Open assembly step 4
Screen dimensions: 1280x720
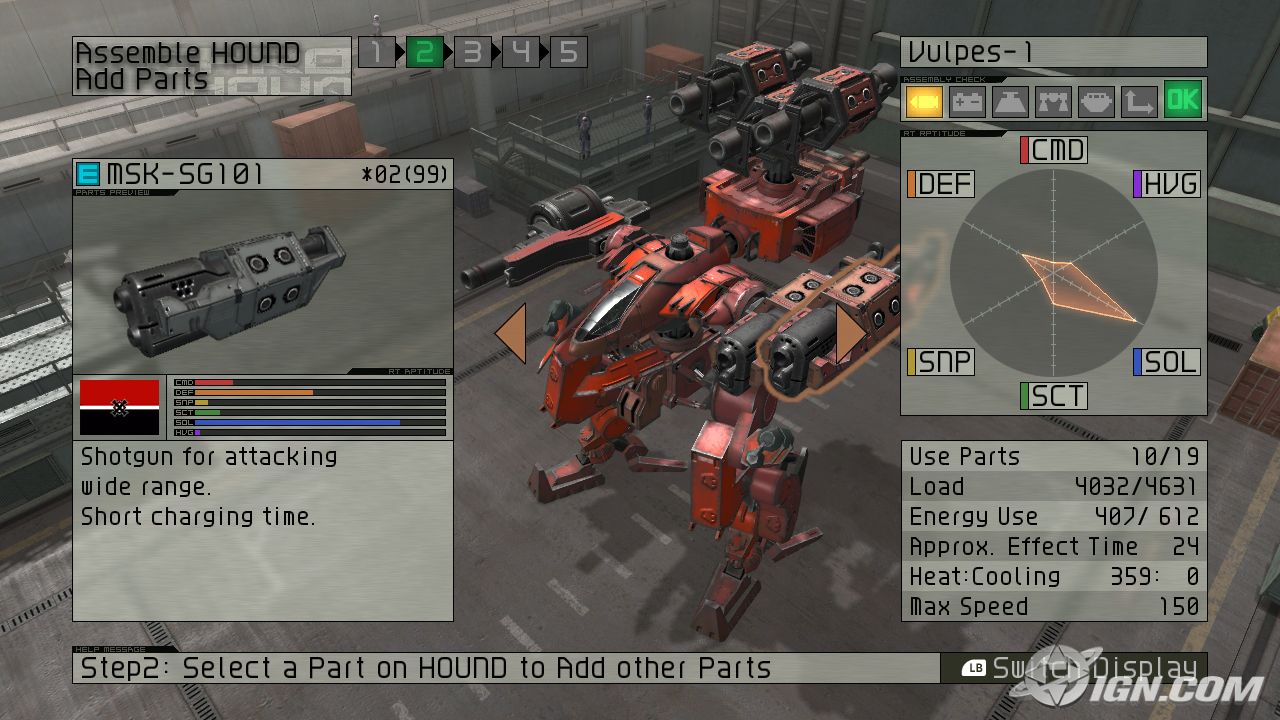click(x=520, y=52)
